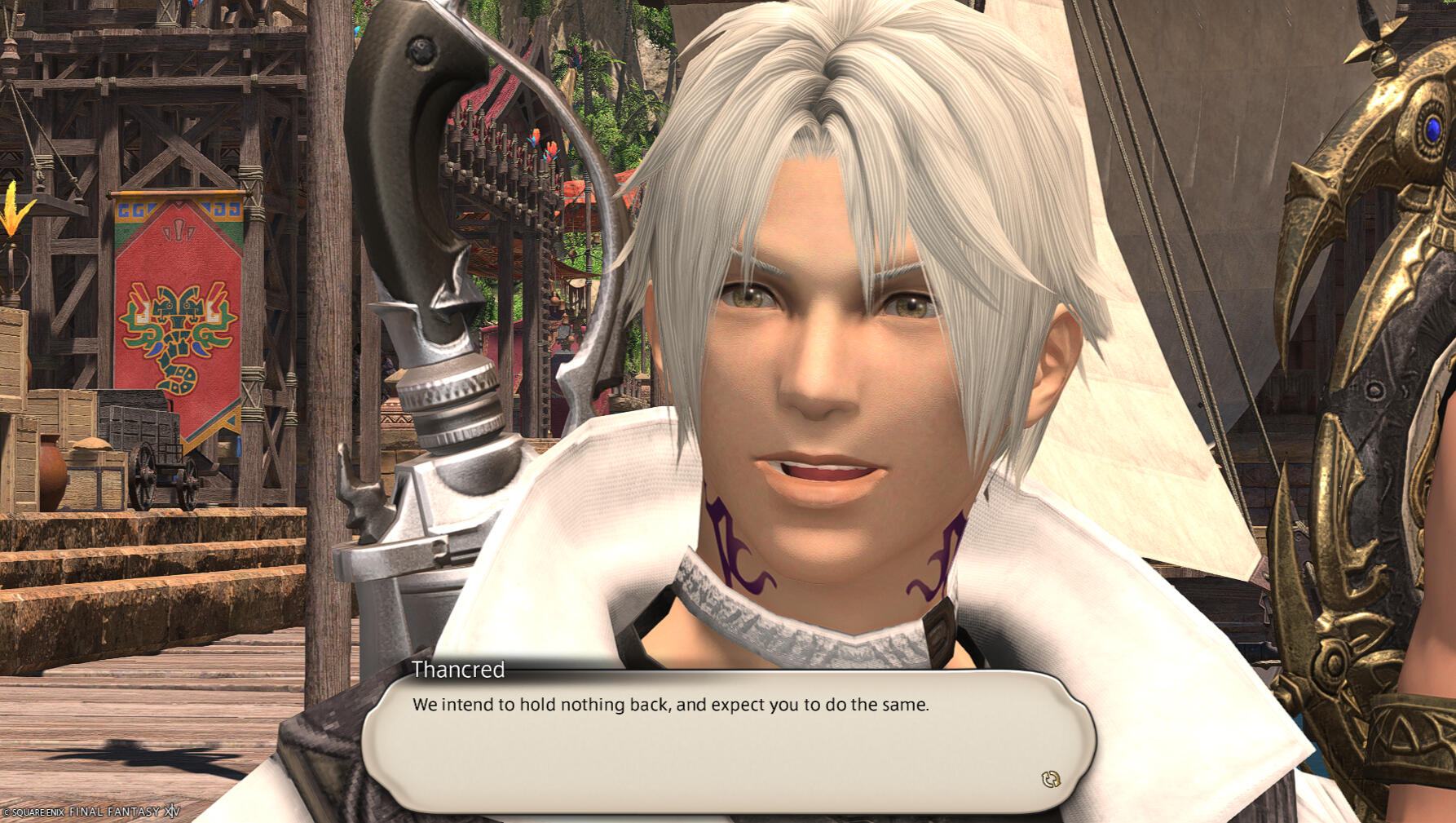The image size is (1456, 823).
Task: Click the SQUARE ENIX copyright notice
Action: click(34, 813)
